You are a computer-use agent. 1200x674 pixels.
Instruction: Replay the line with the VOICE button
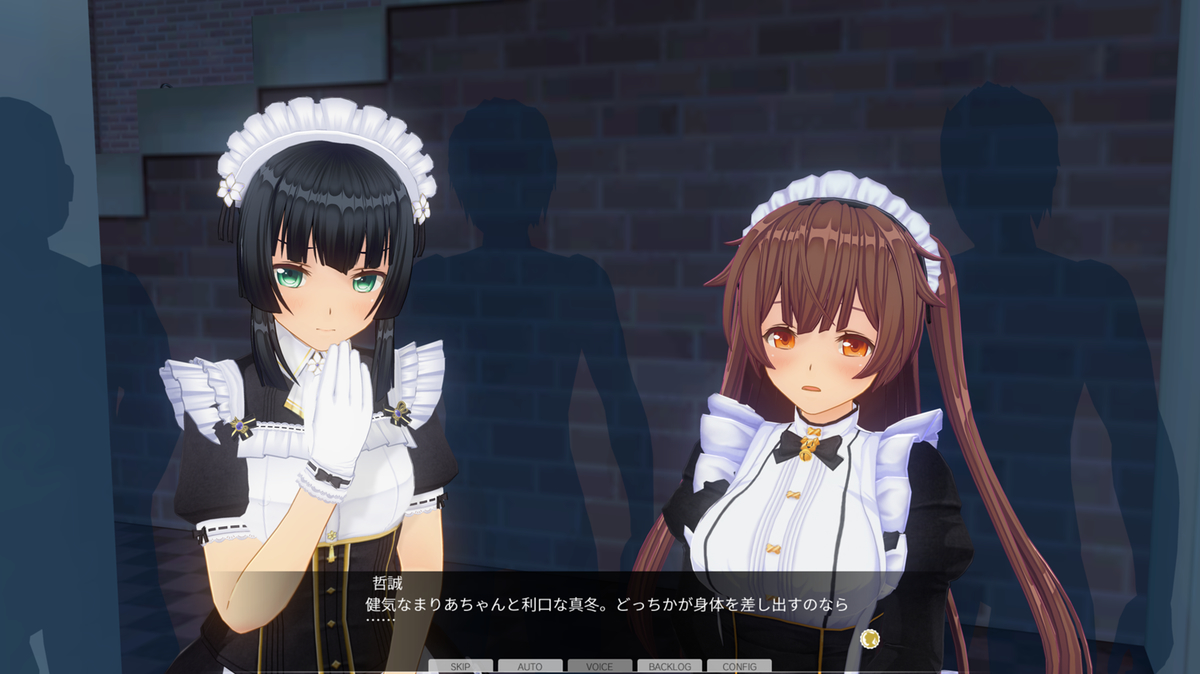coord(600,666)
